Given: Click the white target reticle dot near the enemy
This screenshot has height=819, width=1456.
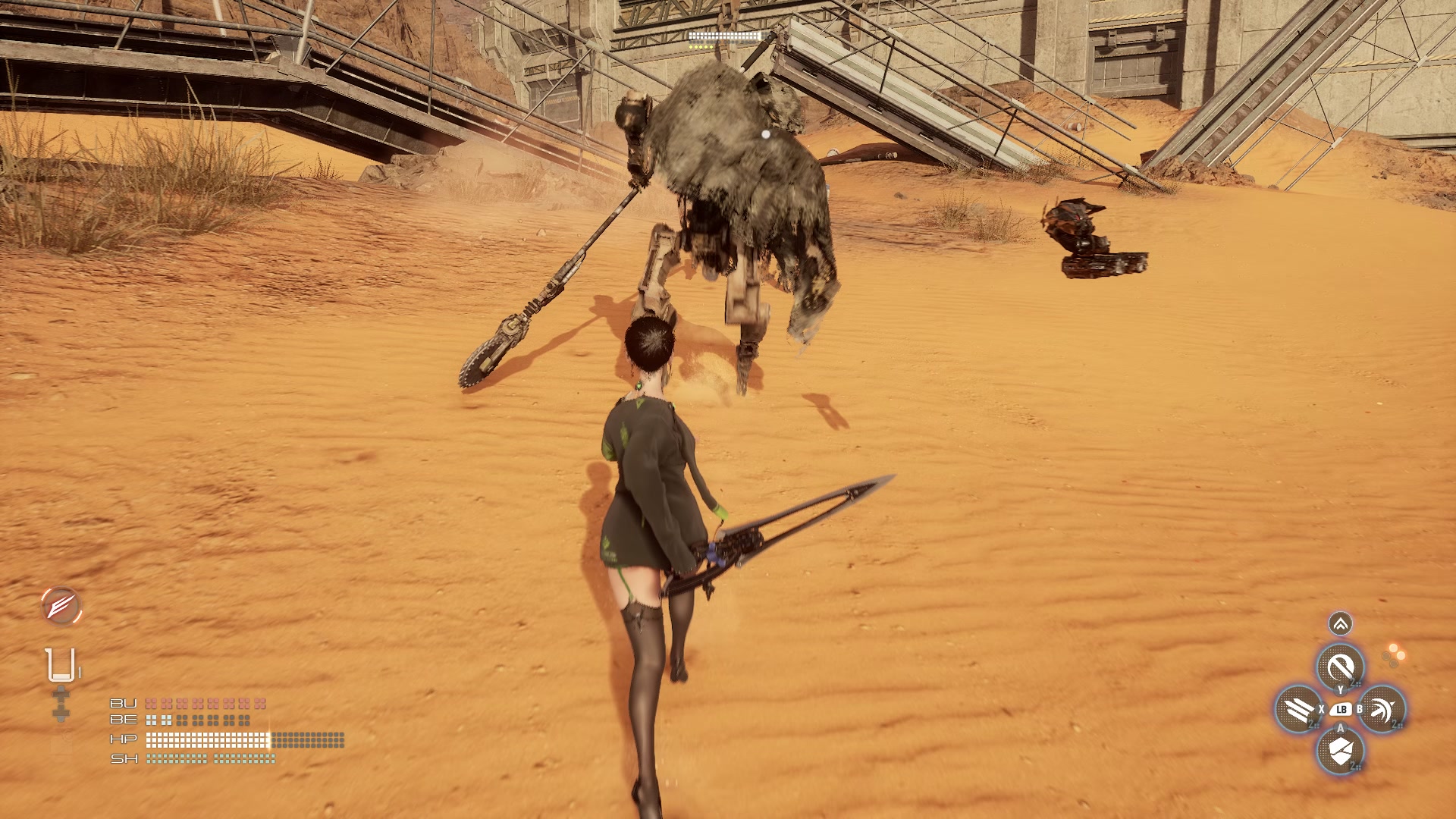Looking at the screenshot, I should point(765,133).
